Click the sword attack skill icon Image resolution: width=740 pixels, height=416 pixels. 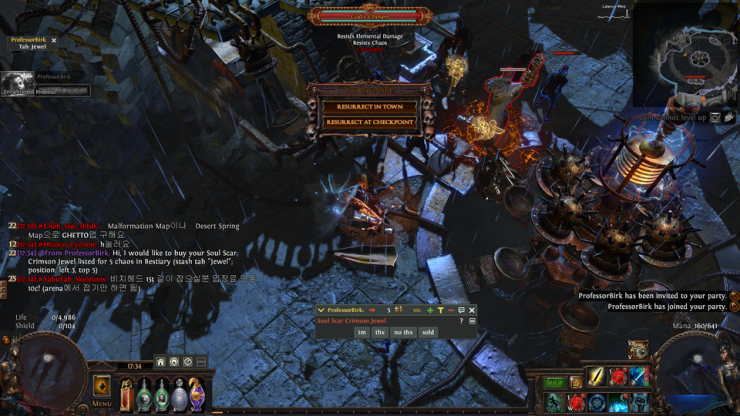coord(597,377)
